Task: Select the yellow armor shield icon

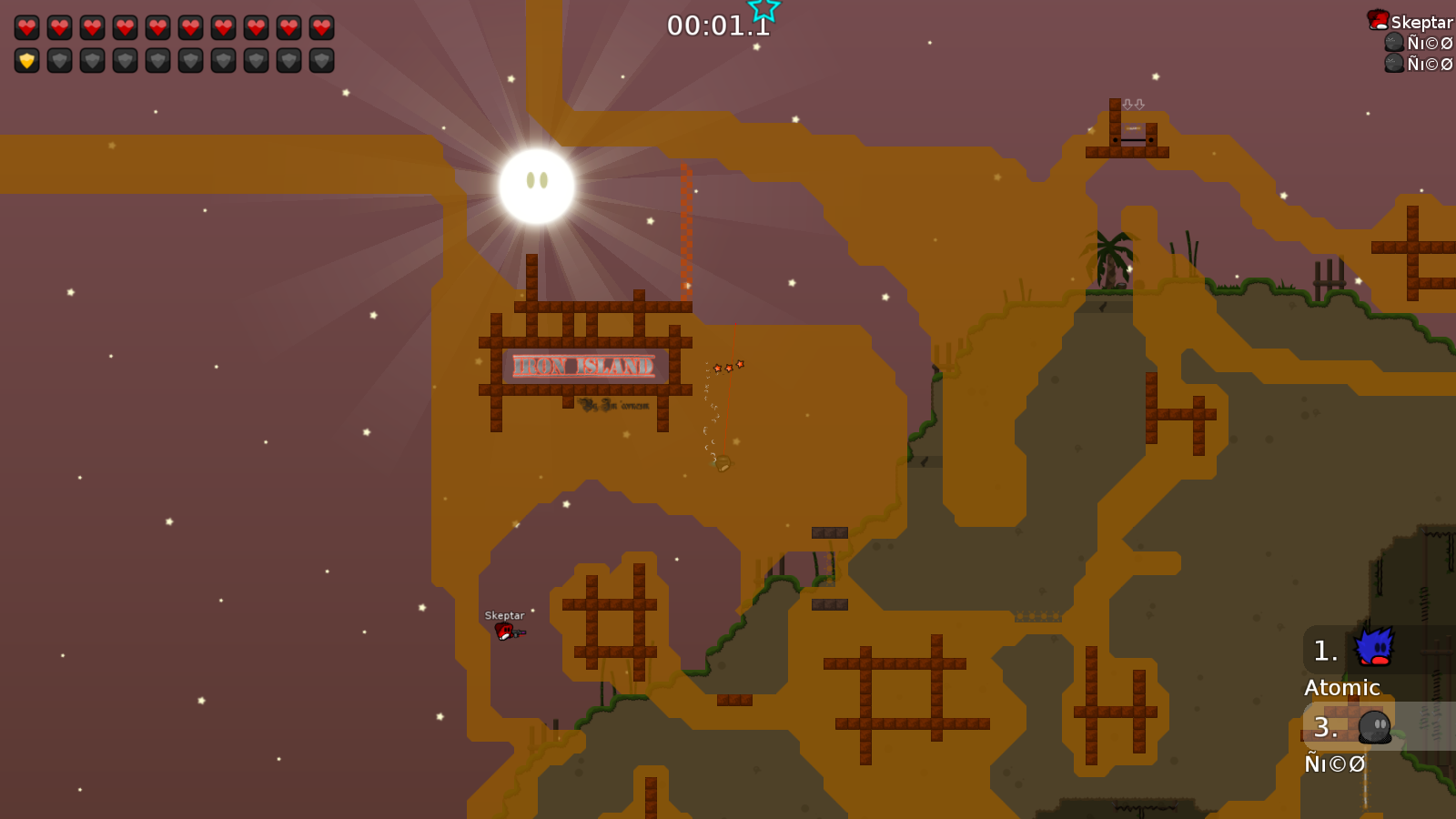Action: [x=26, y=61]
